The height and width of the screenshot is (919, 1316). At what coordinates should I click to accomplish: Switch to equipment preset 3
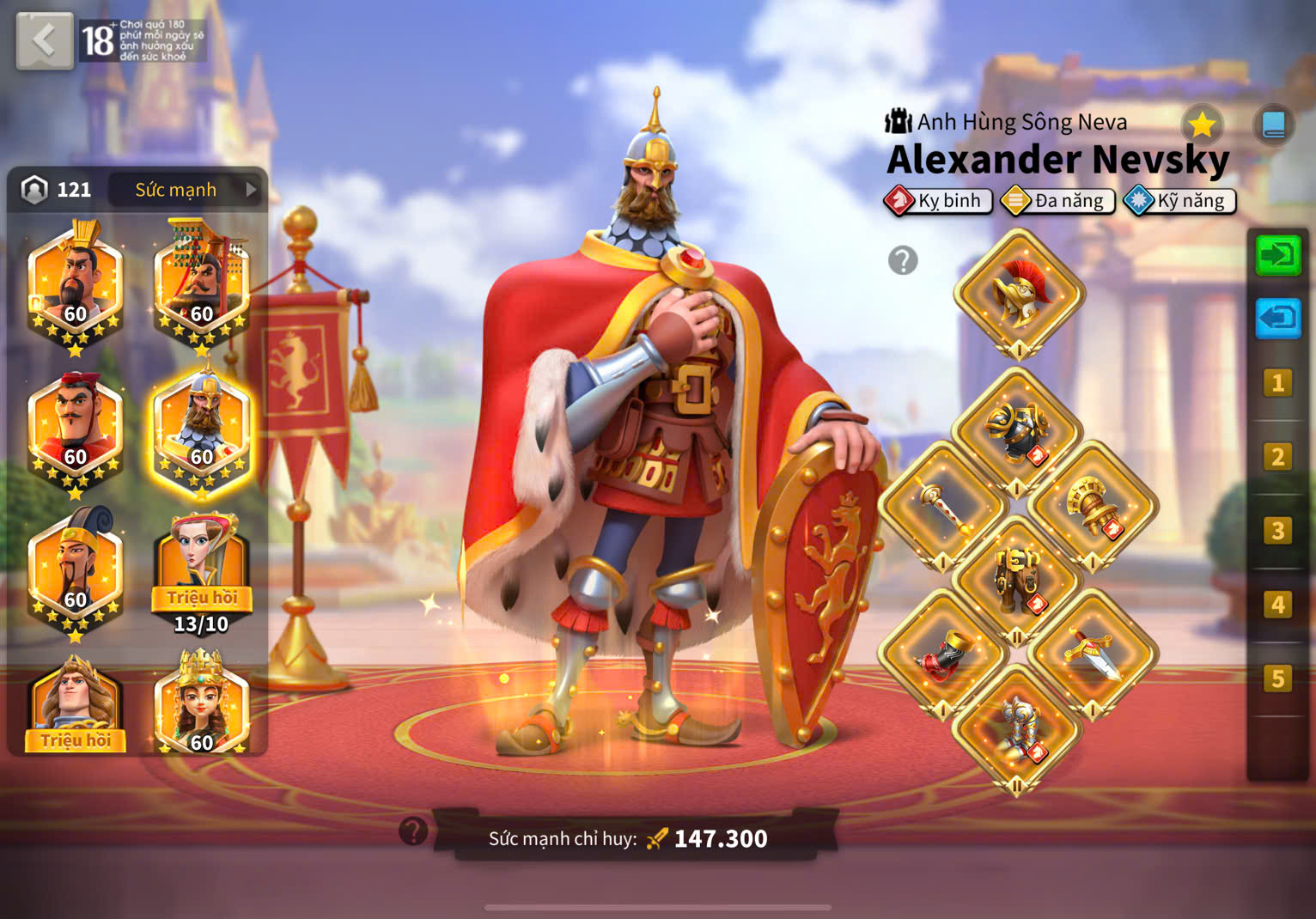pos(1277,531)
